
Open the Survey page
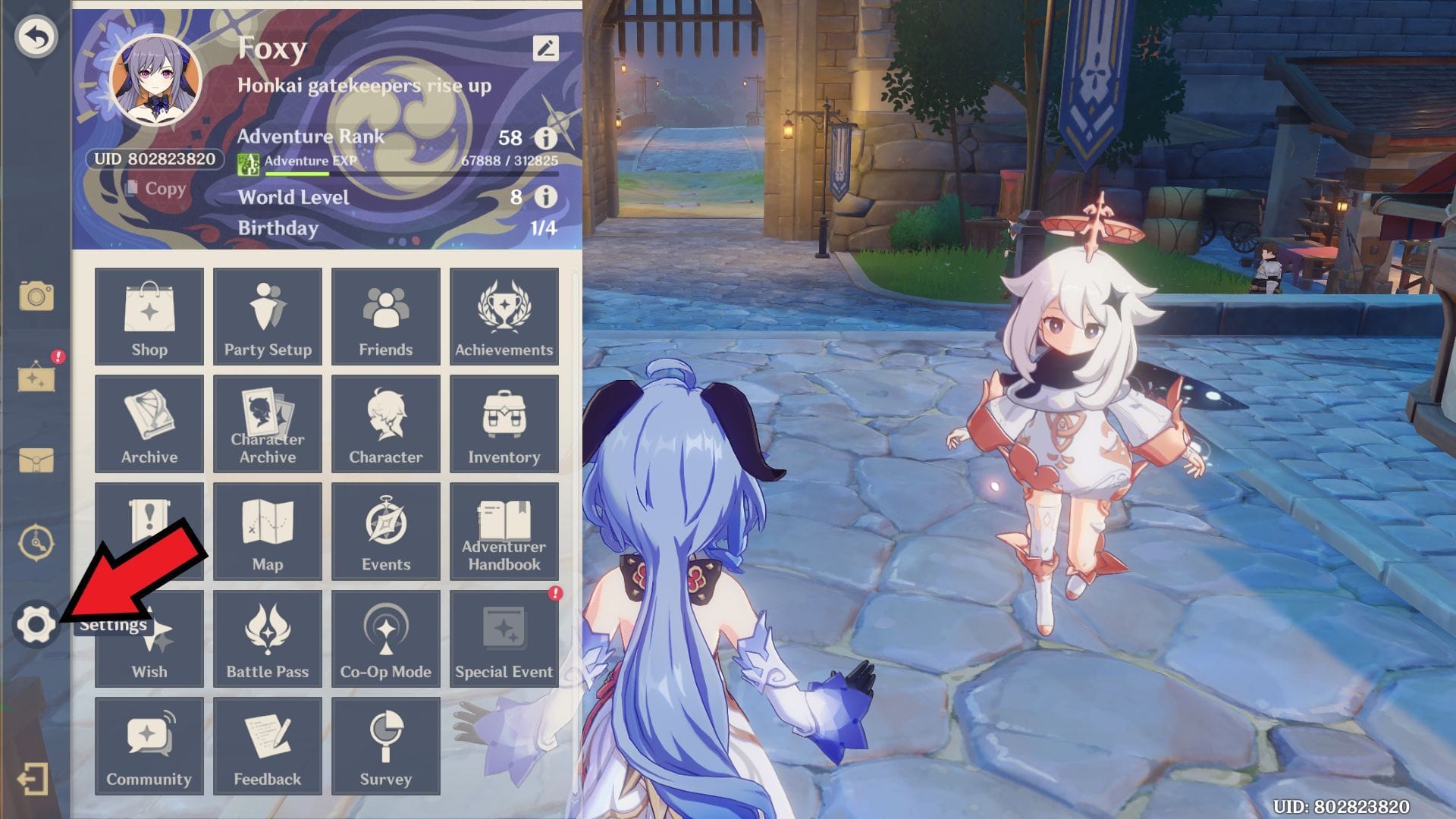(385, 745)
